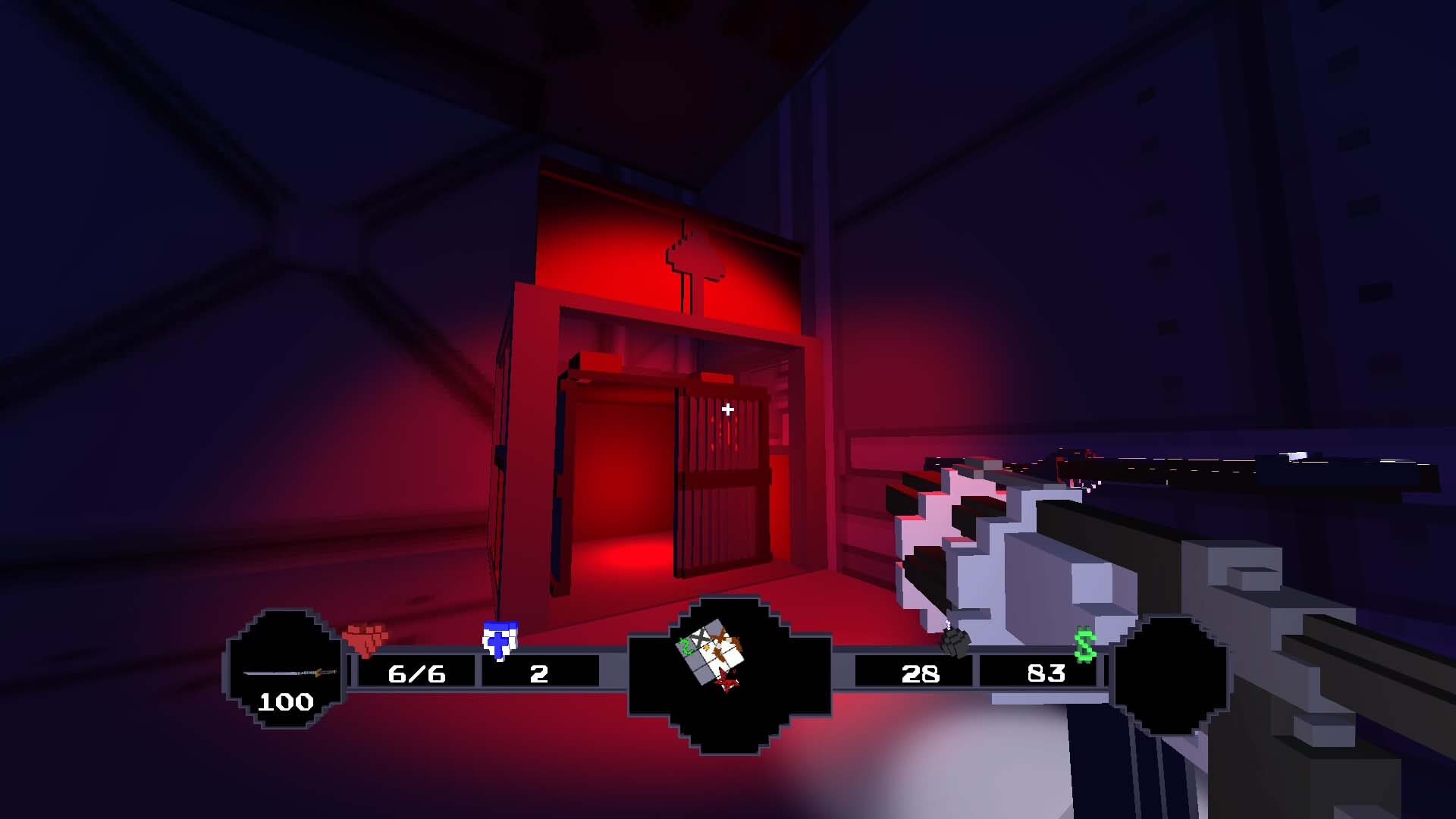Image resolution: width=1456 pixels, height=819 pixels.
Task: Toggle the crosshair in screen center
Action: (727, 409)
